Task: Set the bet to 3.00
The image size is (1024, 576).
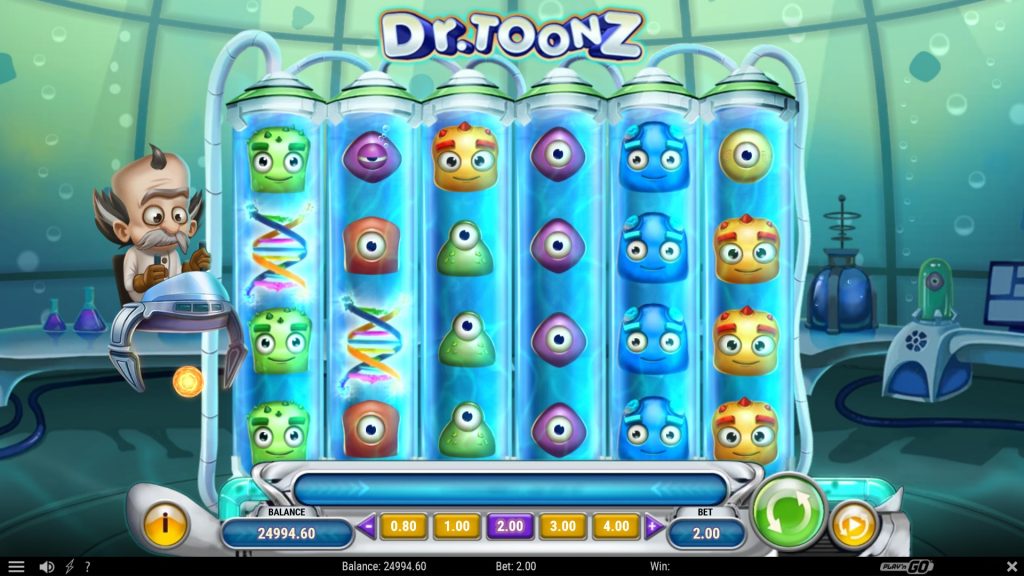Action: pos(563,526)
